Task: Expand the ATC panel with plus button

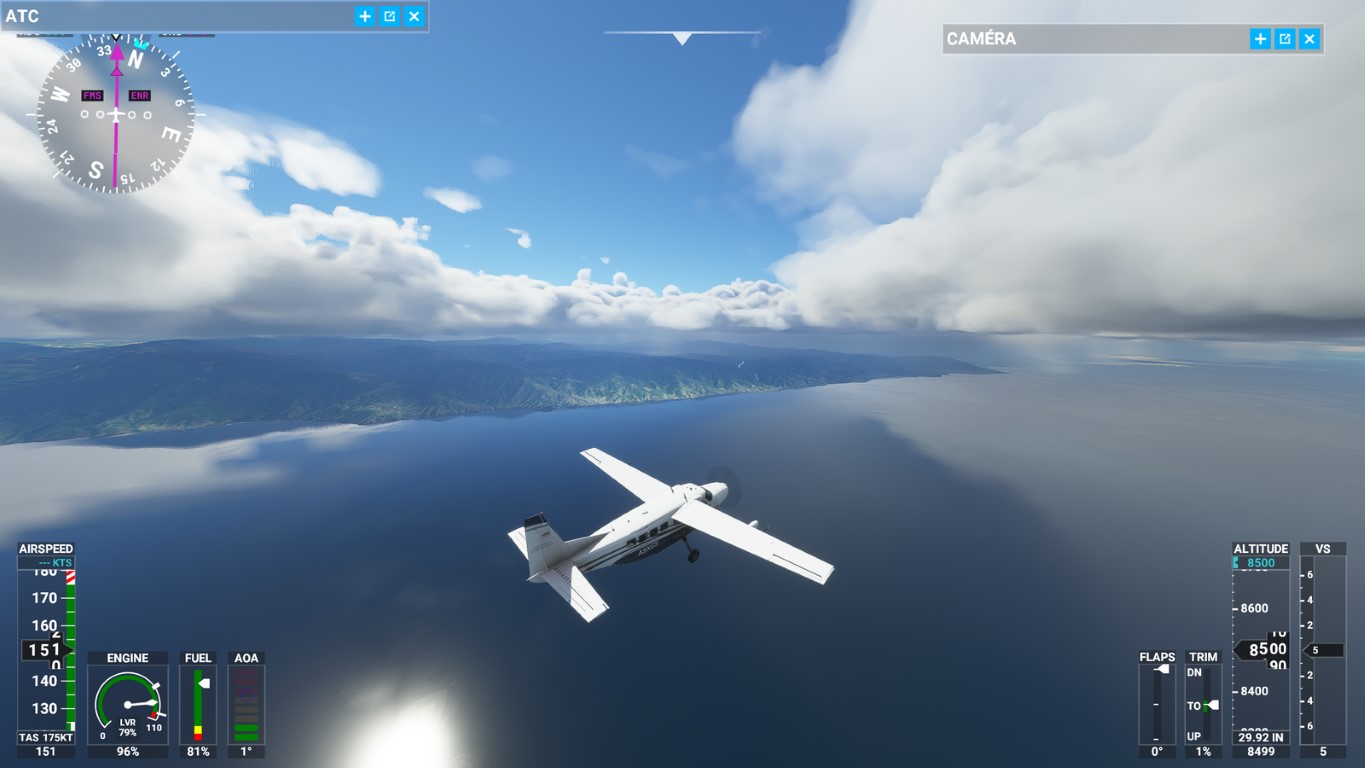Action: (365, 16)
